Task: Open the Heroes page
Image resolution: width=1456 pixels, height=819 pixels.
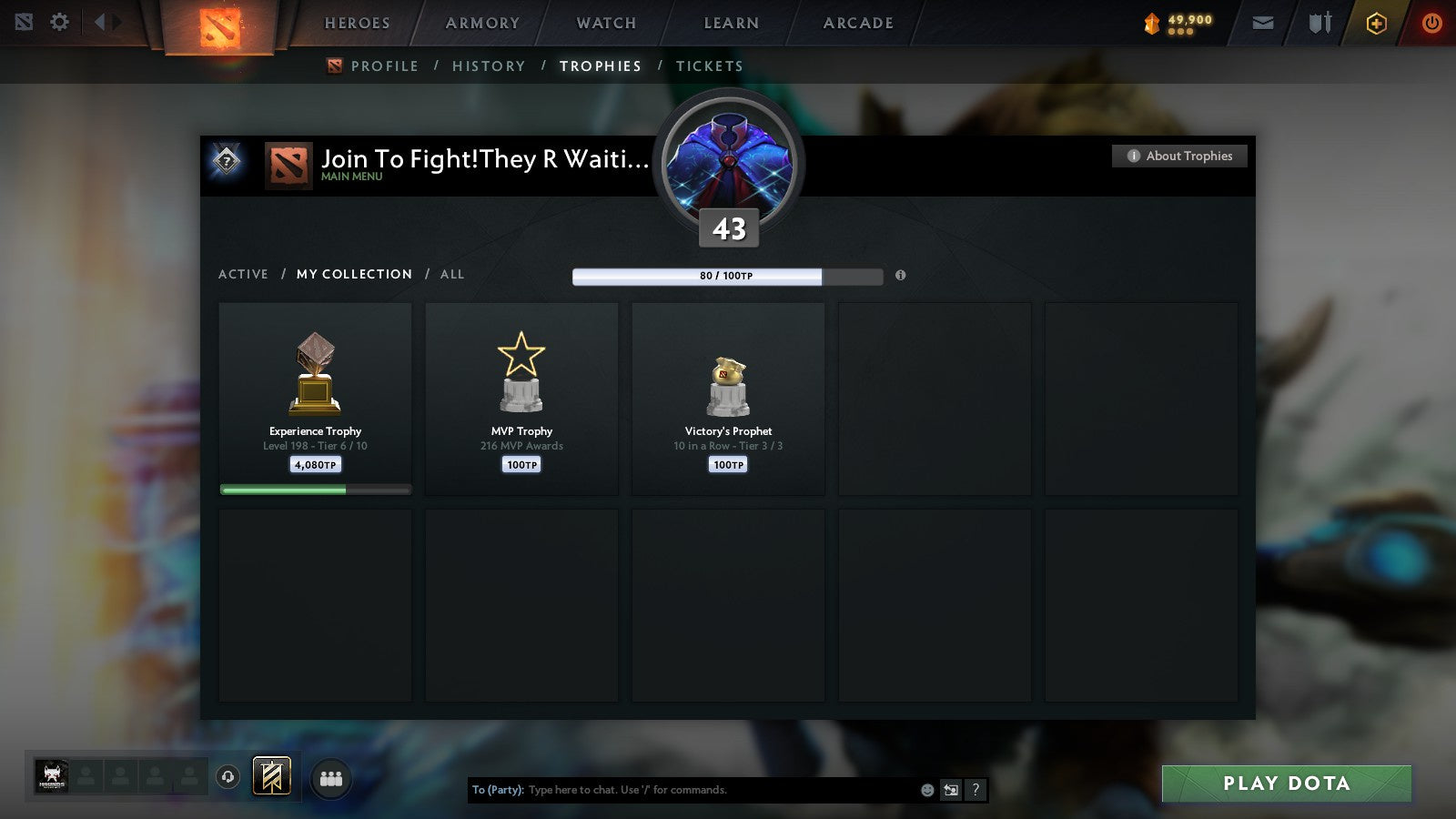Action: pos(357,24)
